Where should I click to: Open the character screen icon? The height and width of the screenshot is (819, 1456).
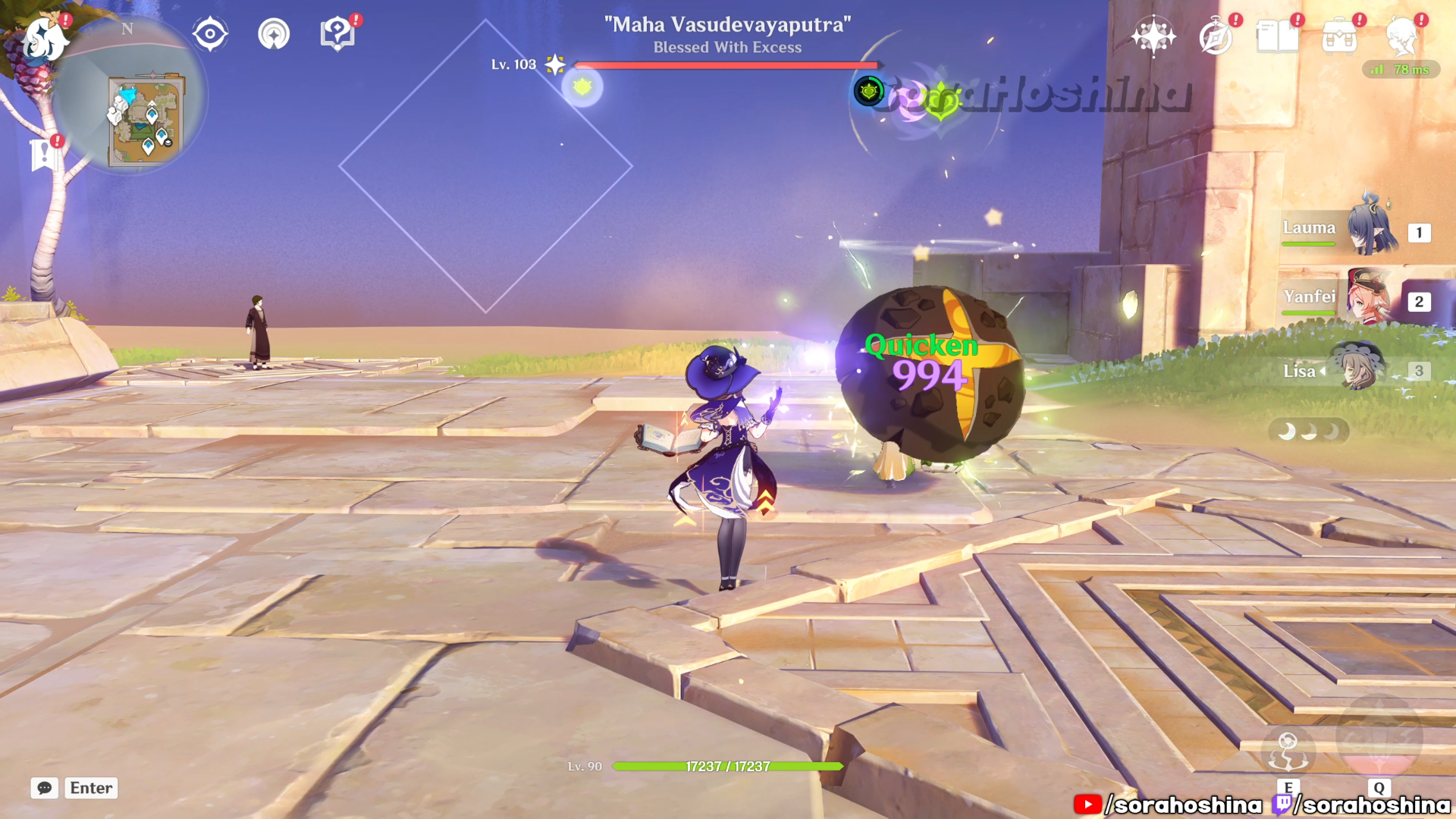click(1401, 36)
